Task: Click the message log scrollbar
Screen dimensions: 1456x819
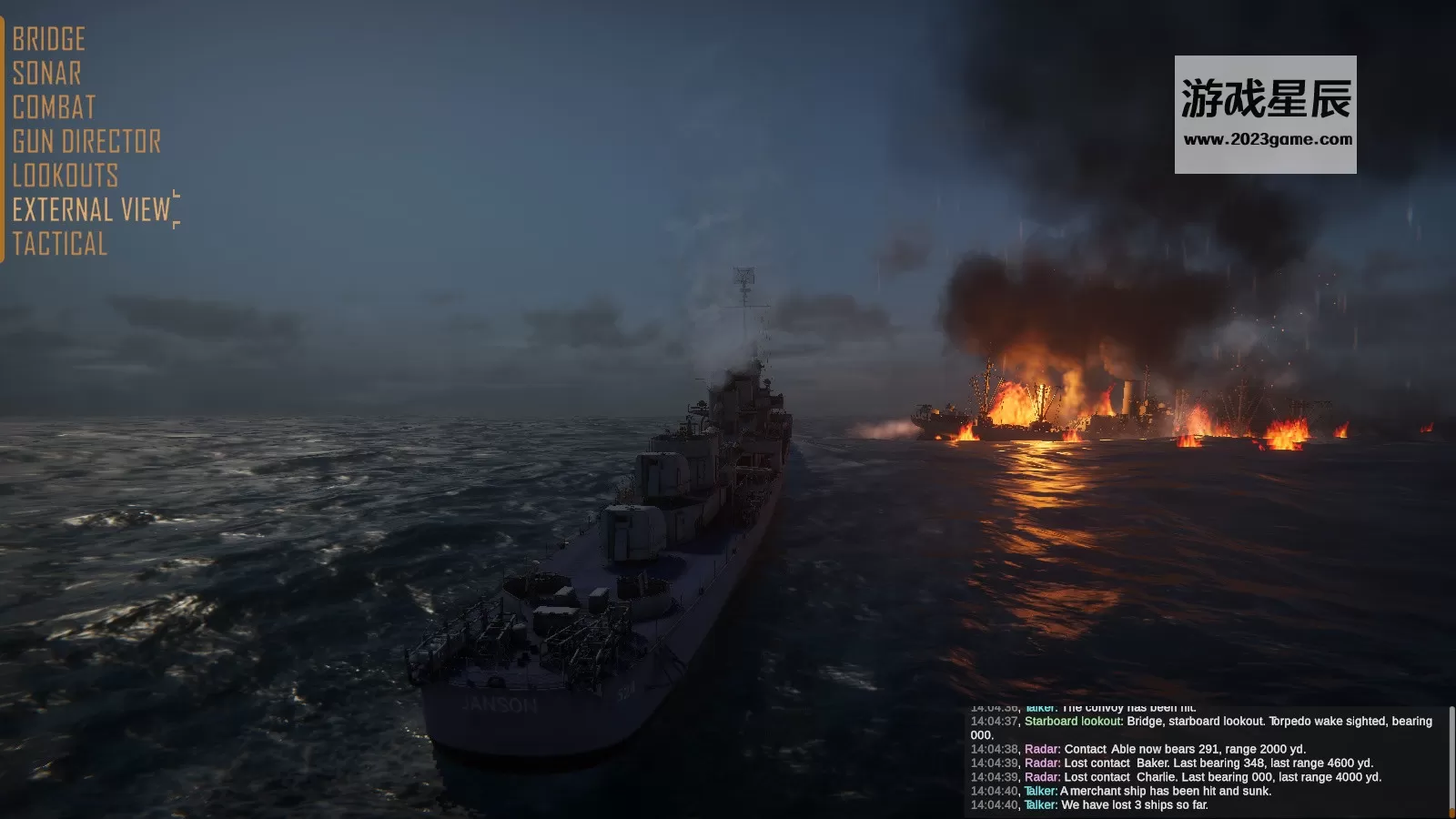Action: [x=1451, y=761]
